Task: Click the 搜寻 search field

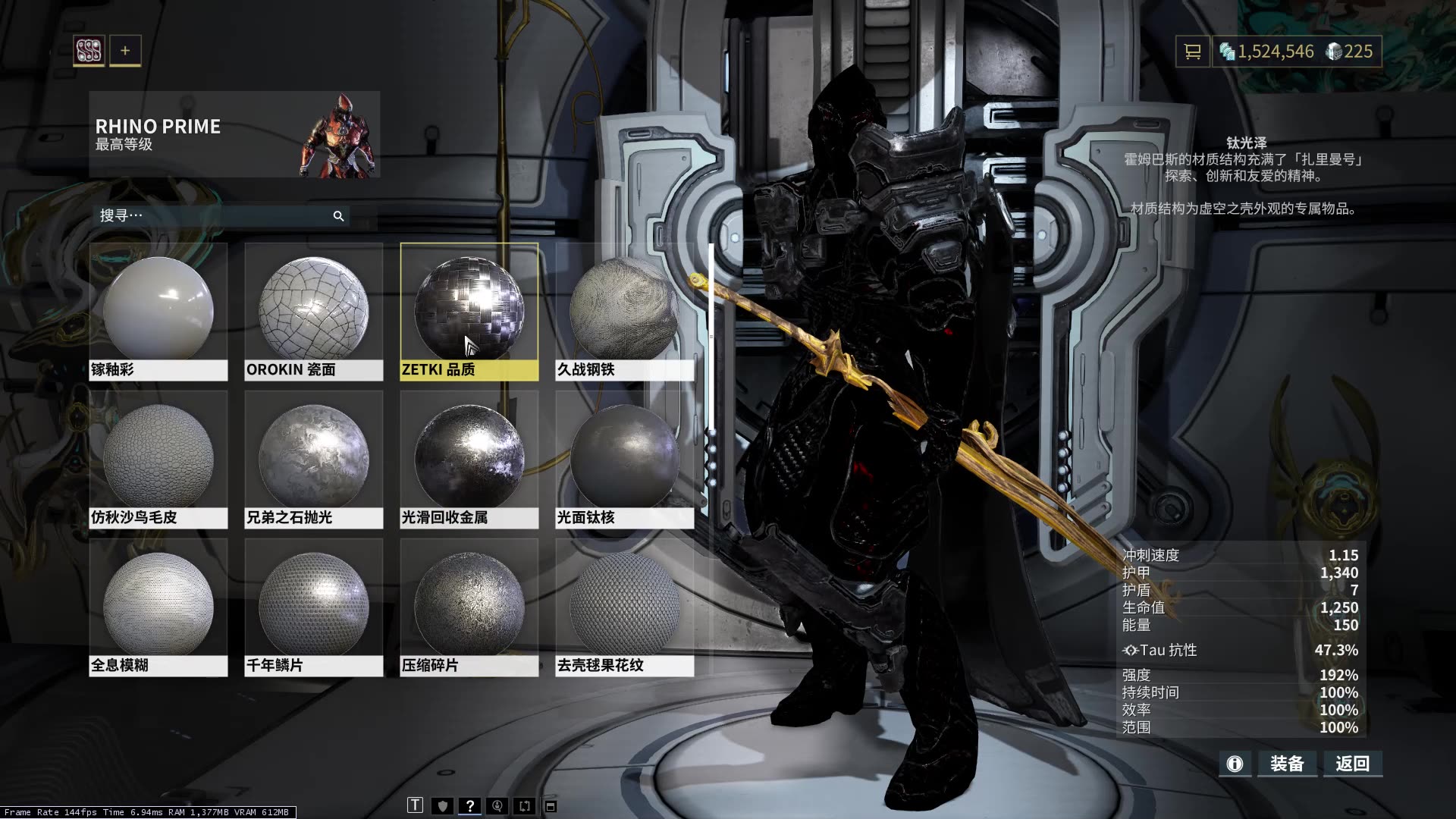Action: point(212,216)
